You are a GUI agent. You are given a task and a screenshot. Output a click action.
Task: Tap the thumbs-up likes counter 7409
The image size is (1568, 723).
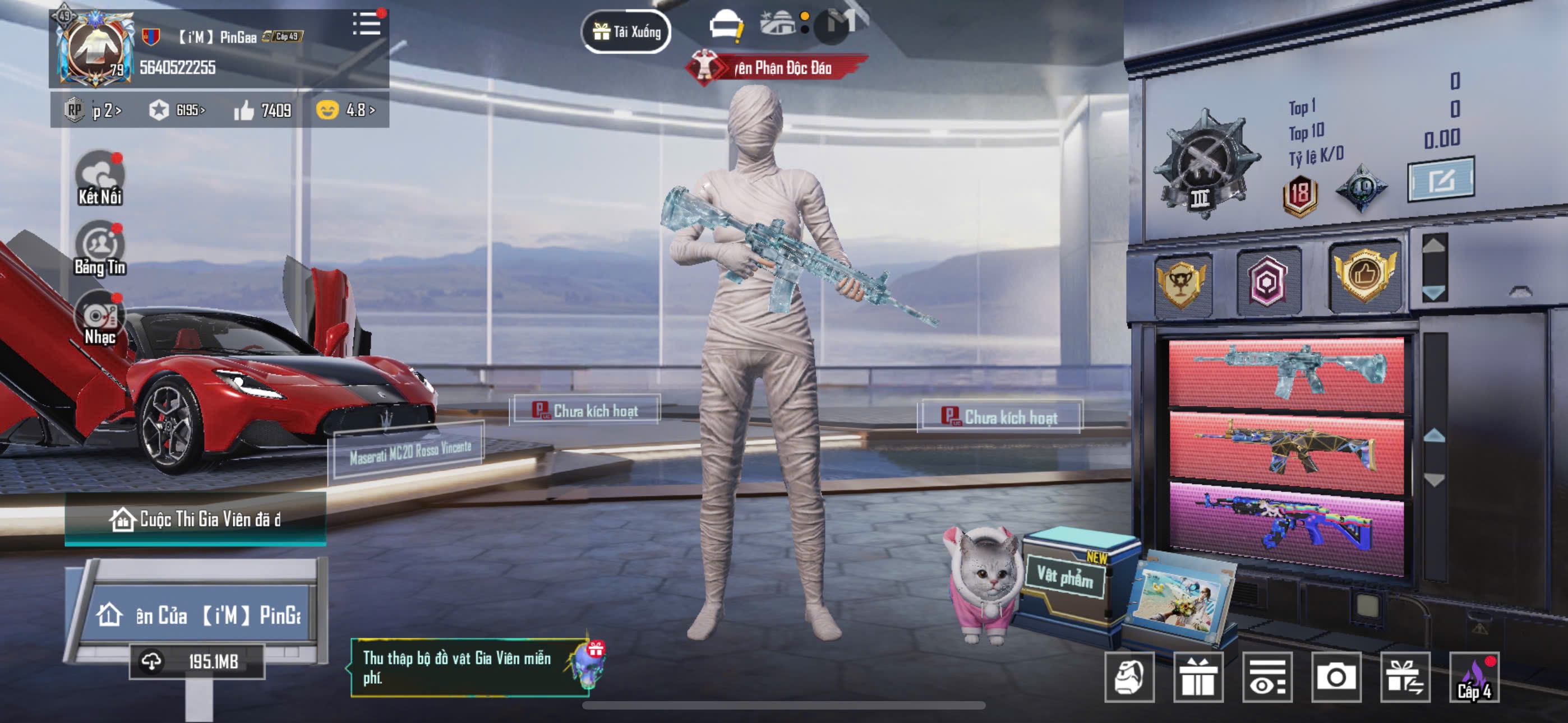click(263, 110)
